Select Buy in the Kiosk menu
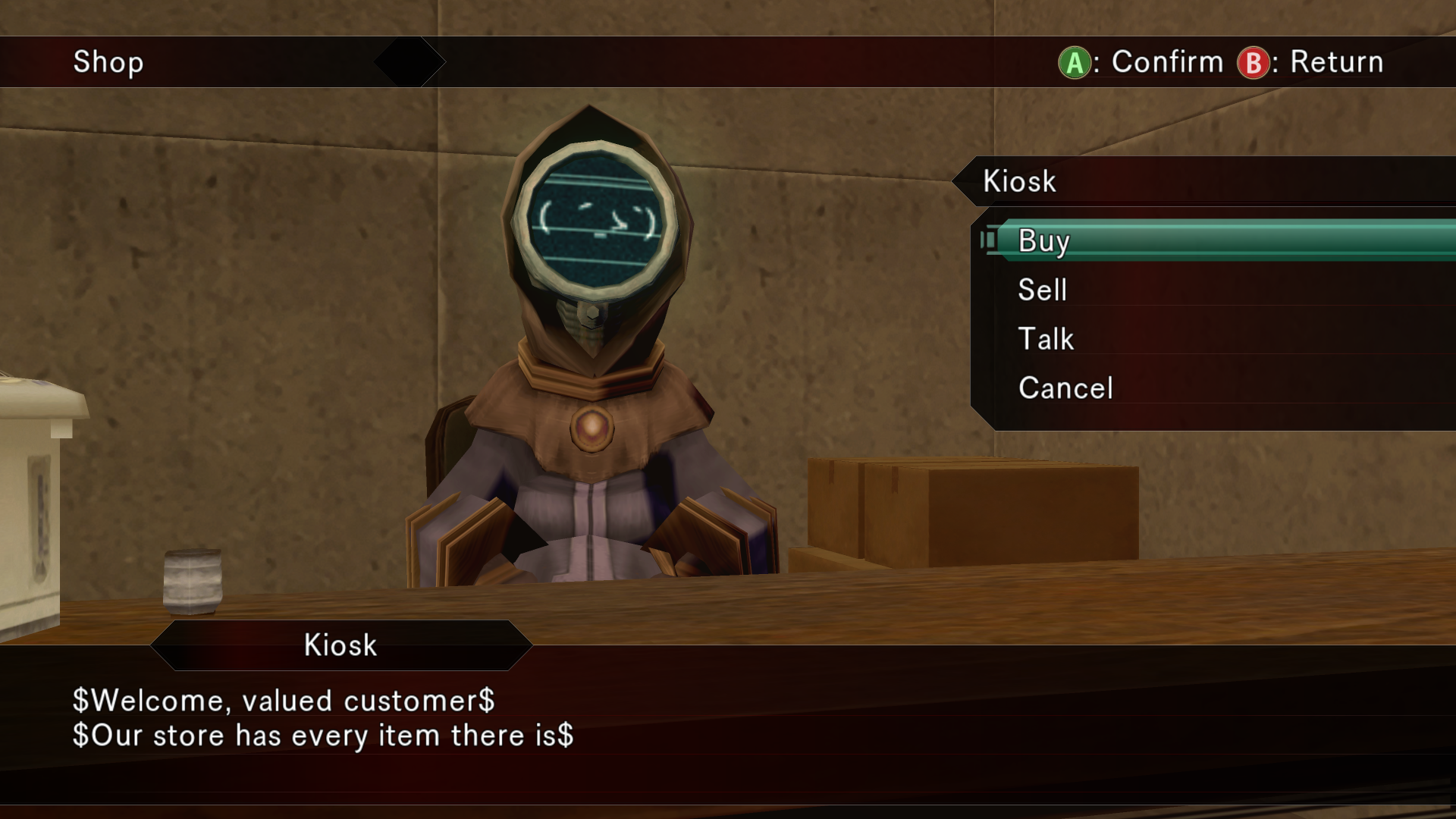Viewport: 1456px width, 819px height. point(1043,241)
